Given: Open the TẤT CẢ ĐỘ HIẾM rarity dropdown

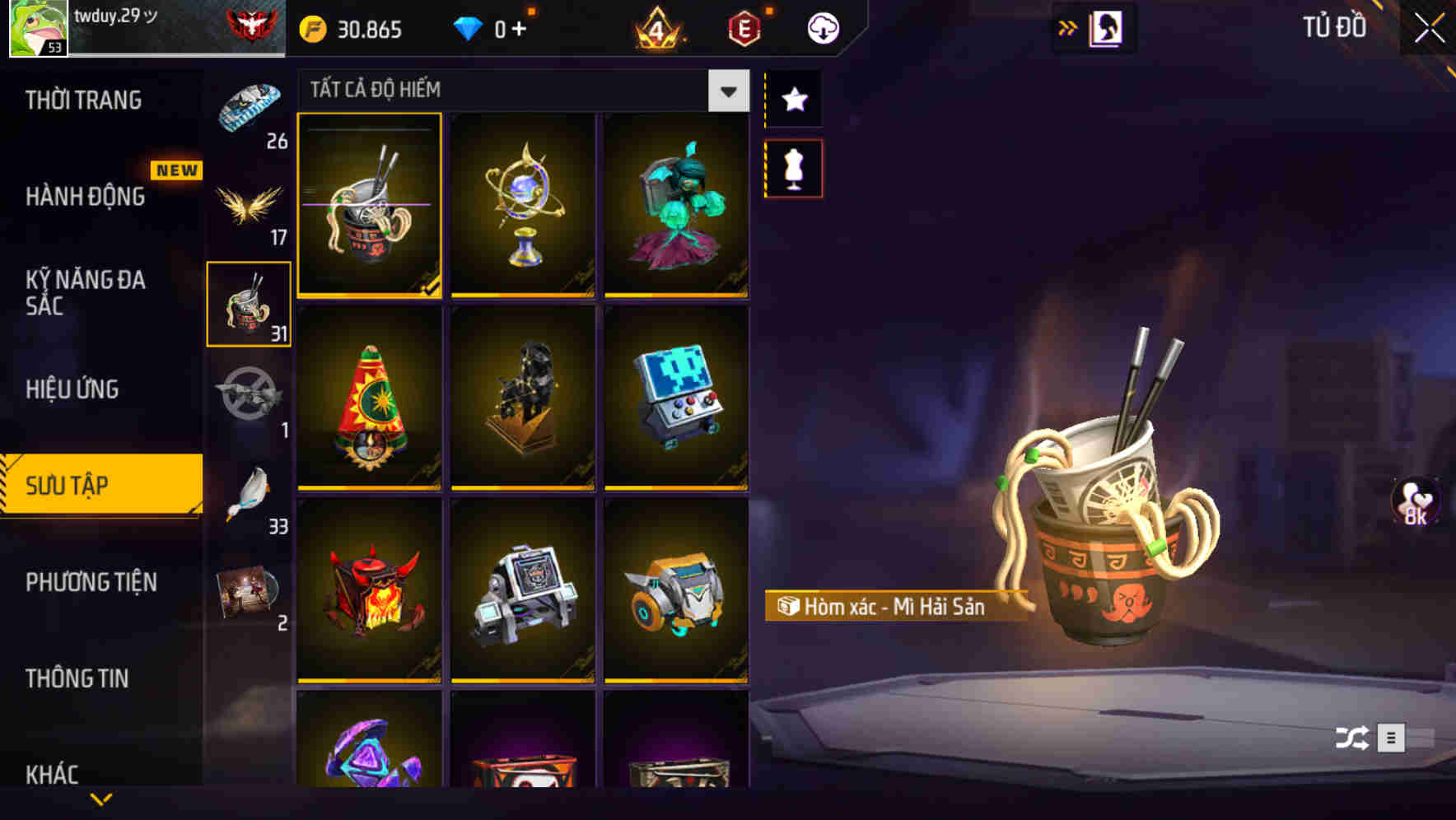Looking at the screenshot, I should tap(726, 91).
